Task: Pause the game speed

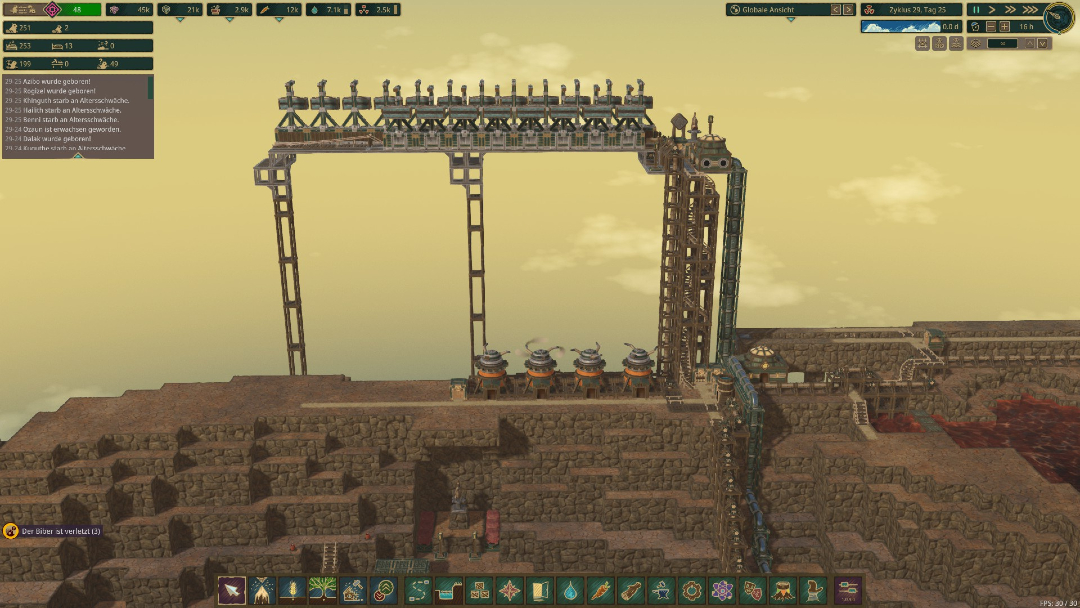Action: coord(977,9)
